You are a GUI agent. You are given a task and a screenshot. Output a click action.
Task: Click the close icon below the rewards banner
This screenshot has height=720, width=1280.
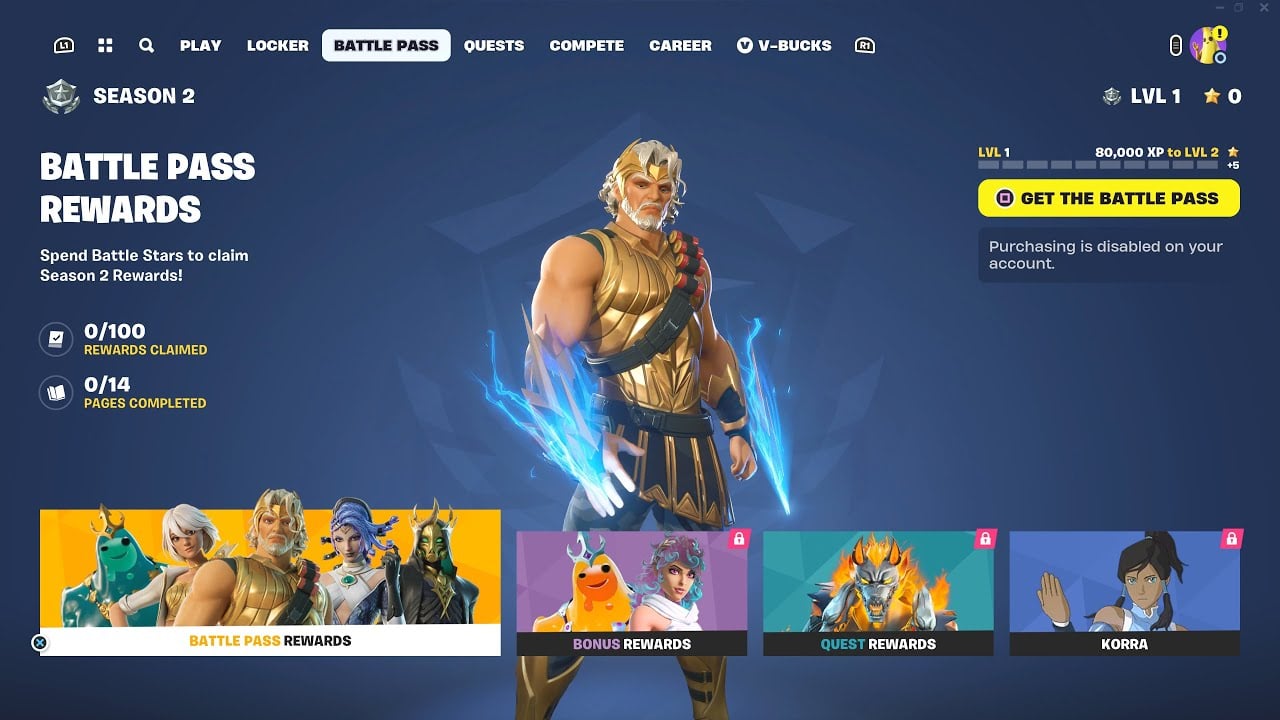[38, 643]
